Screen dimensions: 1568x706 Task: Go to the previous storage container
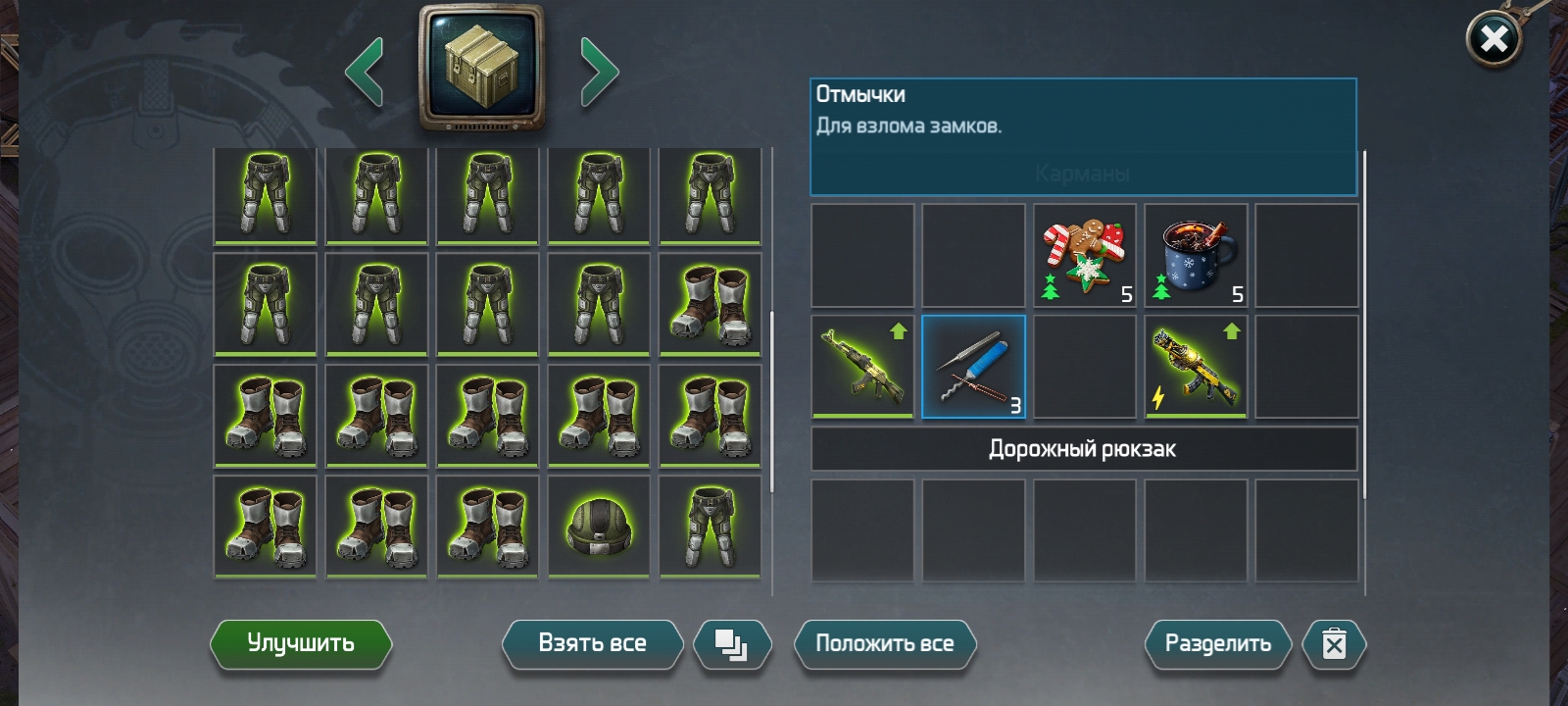tap(365, 72)
